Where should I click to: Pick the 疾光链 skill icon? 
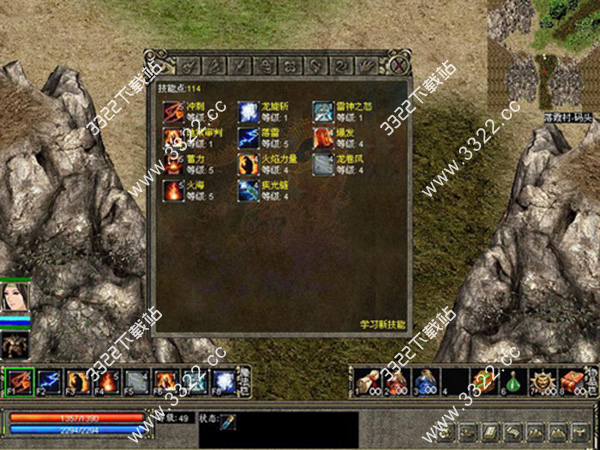pos(247,189)
